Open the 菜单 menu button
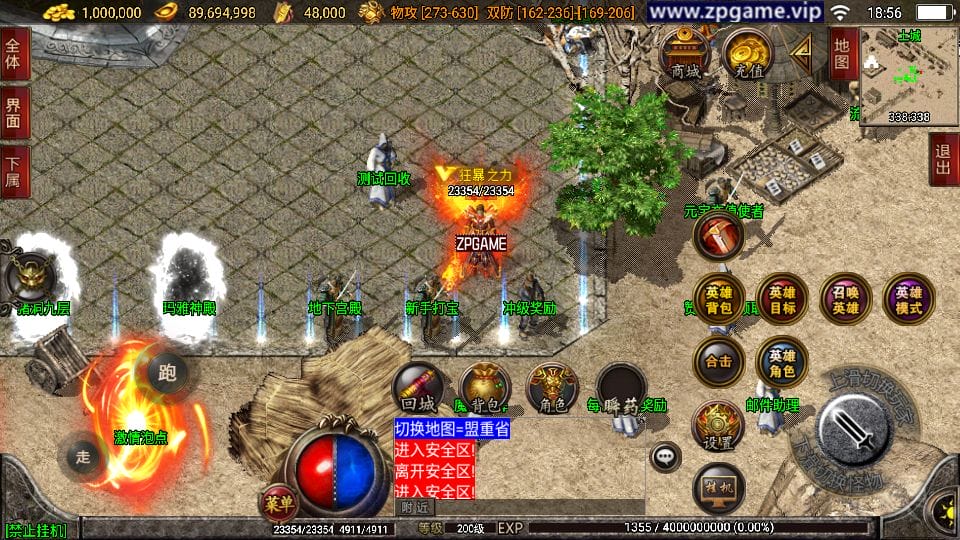960x540 pixels. (278, 503)
